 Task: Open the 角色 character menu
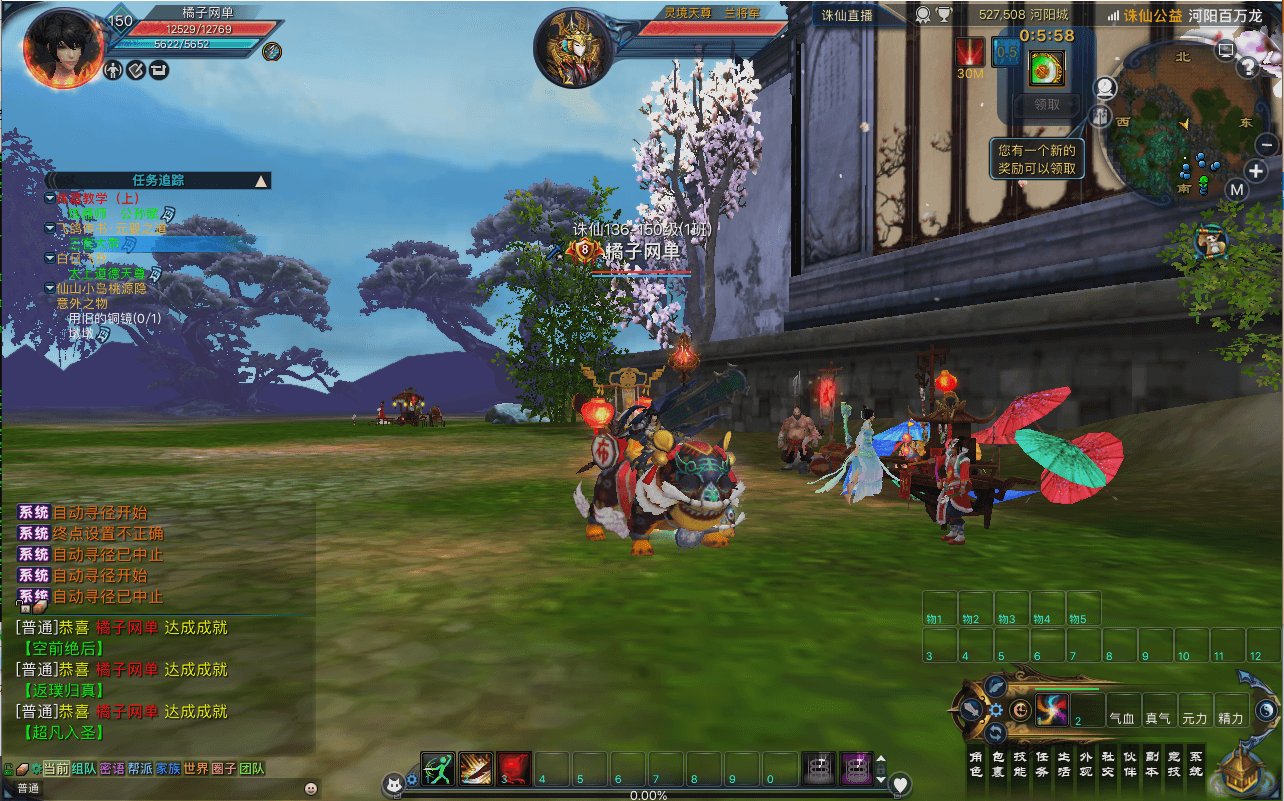[976, 764]
